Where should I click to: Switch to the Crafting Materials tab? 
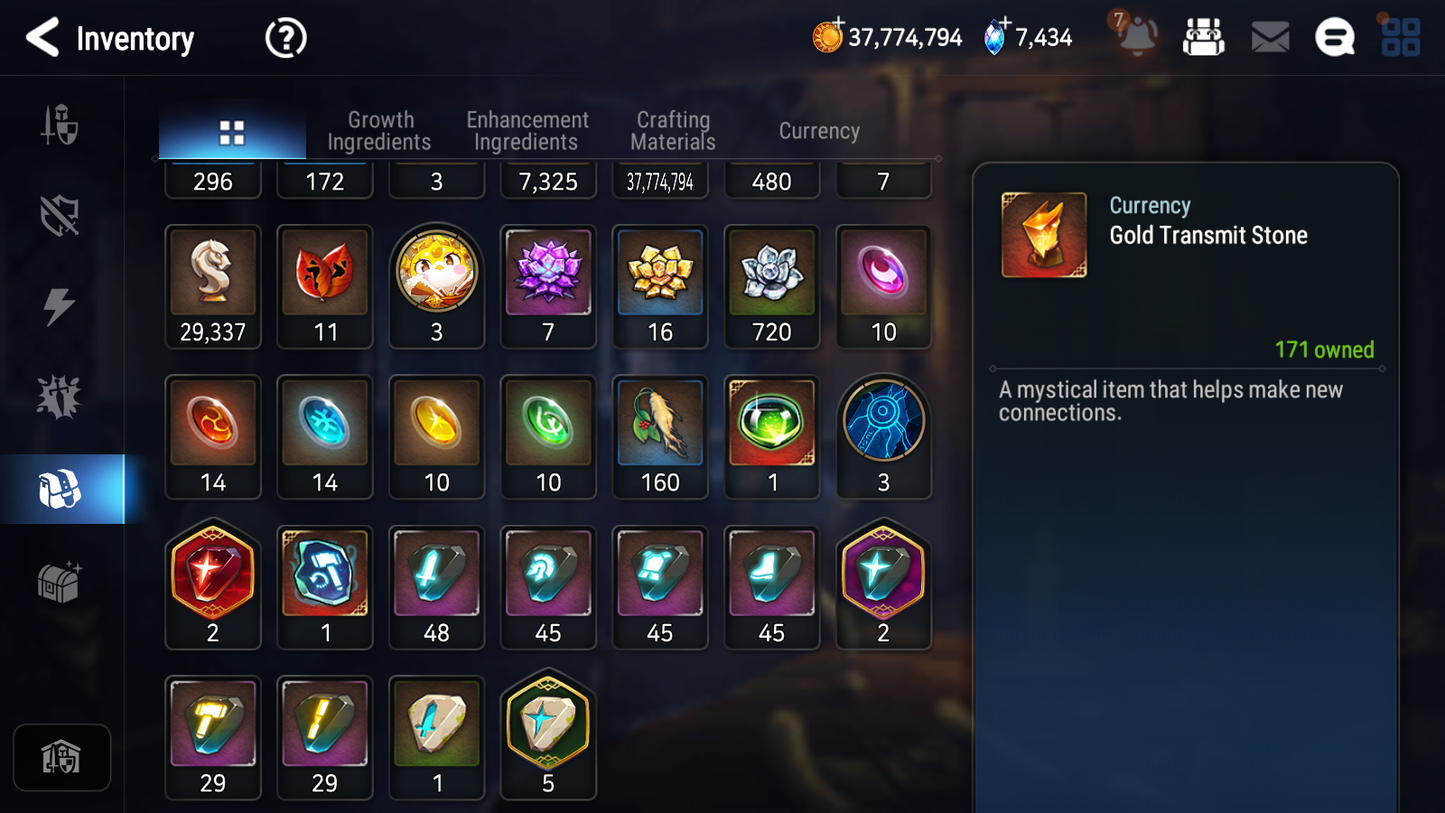pyautogui.click(x=672, y=130)
